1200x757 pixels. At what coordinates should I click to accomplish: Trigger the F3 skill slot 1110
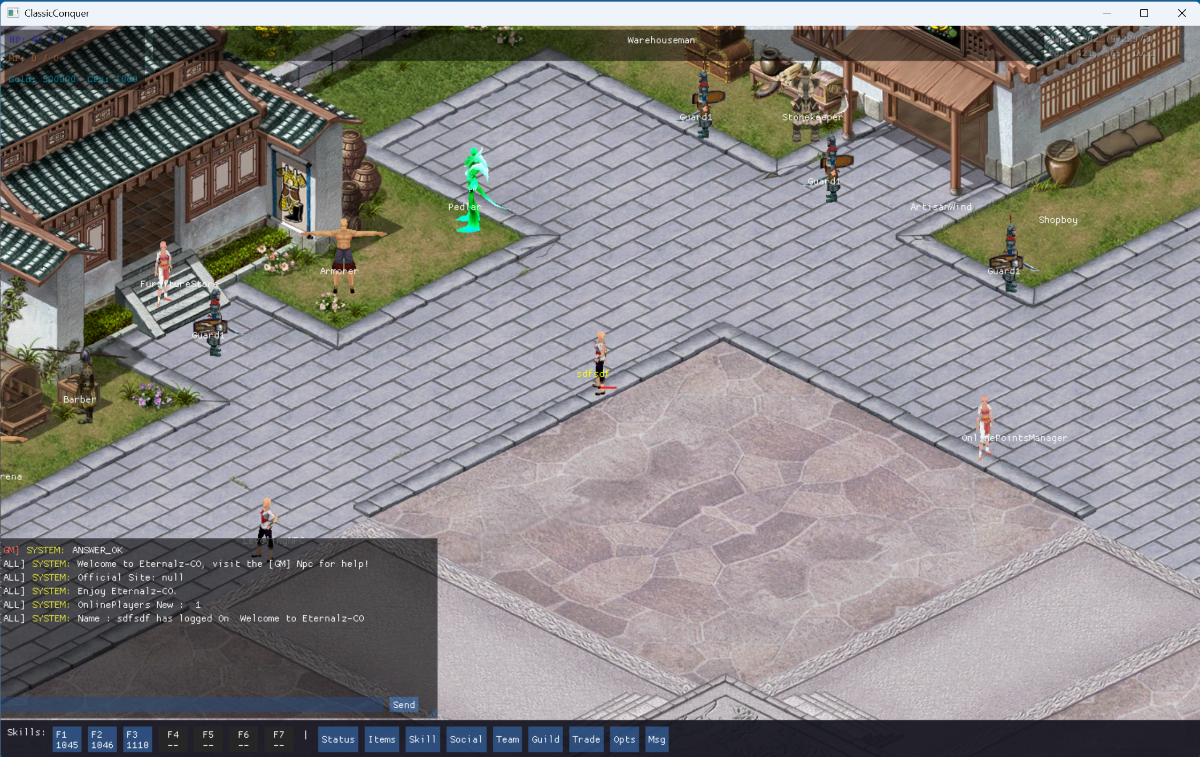click(137, 740)
